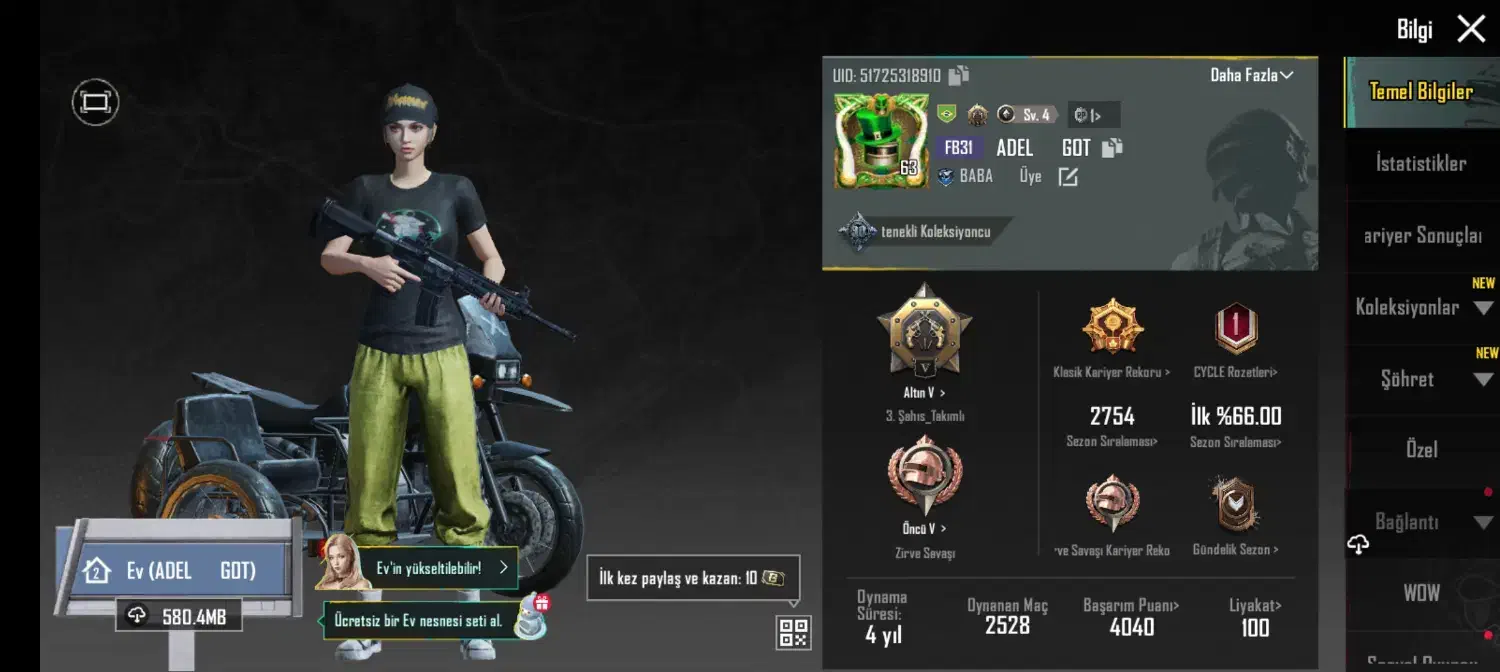
Task: Toggle the fullscreen character view icon
Action: coord(95,102)
